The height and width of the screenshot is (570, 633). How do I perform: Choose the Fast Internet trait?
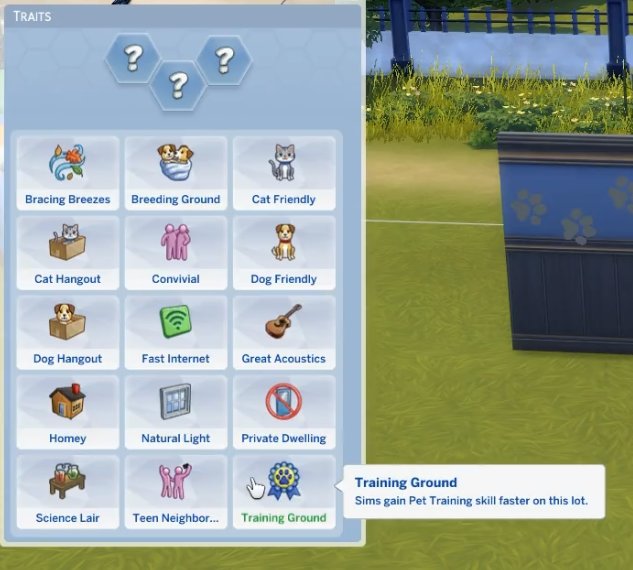[x=175, y=332]
